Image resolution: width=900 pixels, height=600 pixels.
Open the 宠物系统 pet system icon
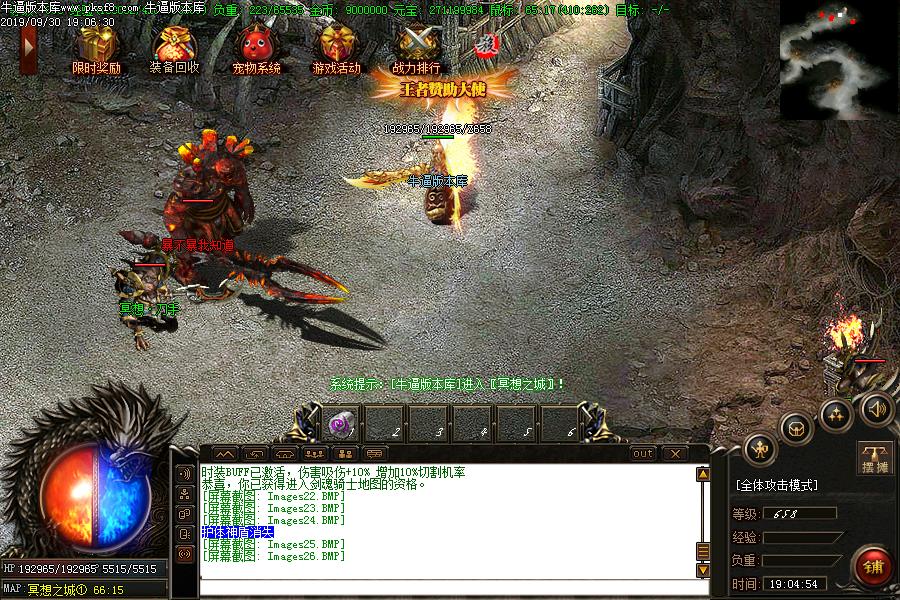[256, 46]
